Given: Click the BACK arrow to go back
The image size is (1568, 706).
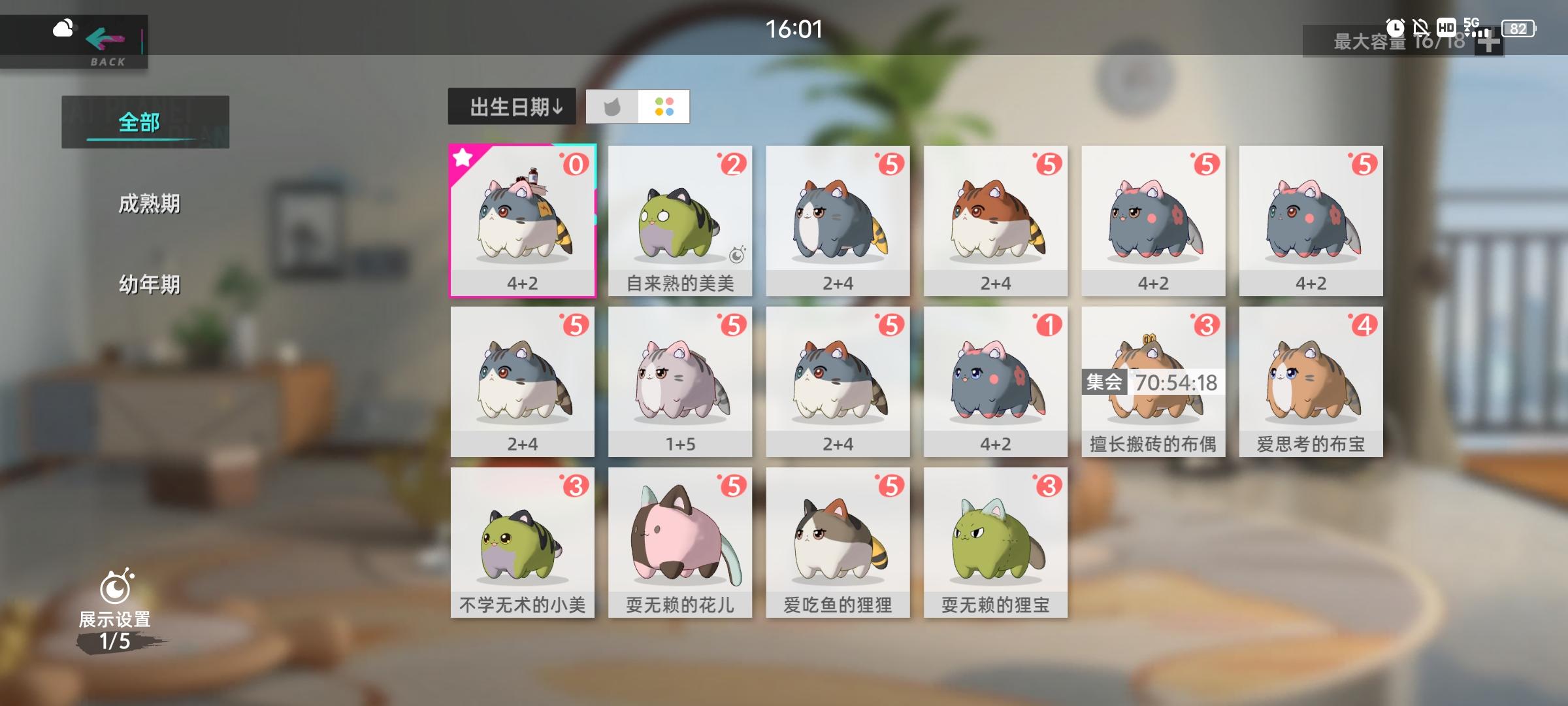Looking at the screenshot, I should click(106, 39).
